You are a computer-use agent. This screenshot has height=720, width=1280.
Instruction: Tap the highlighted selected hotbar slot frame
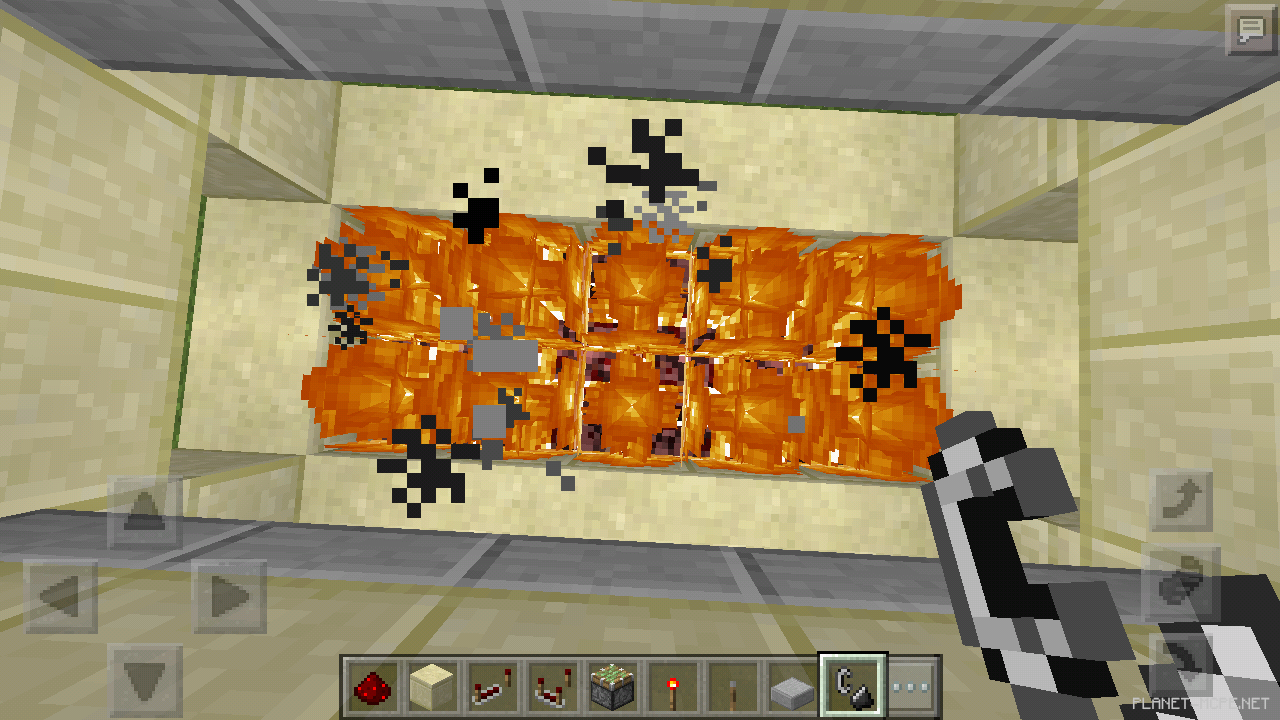coord(853,685)
